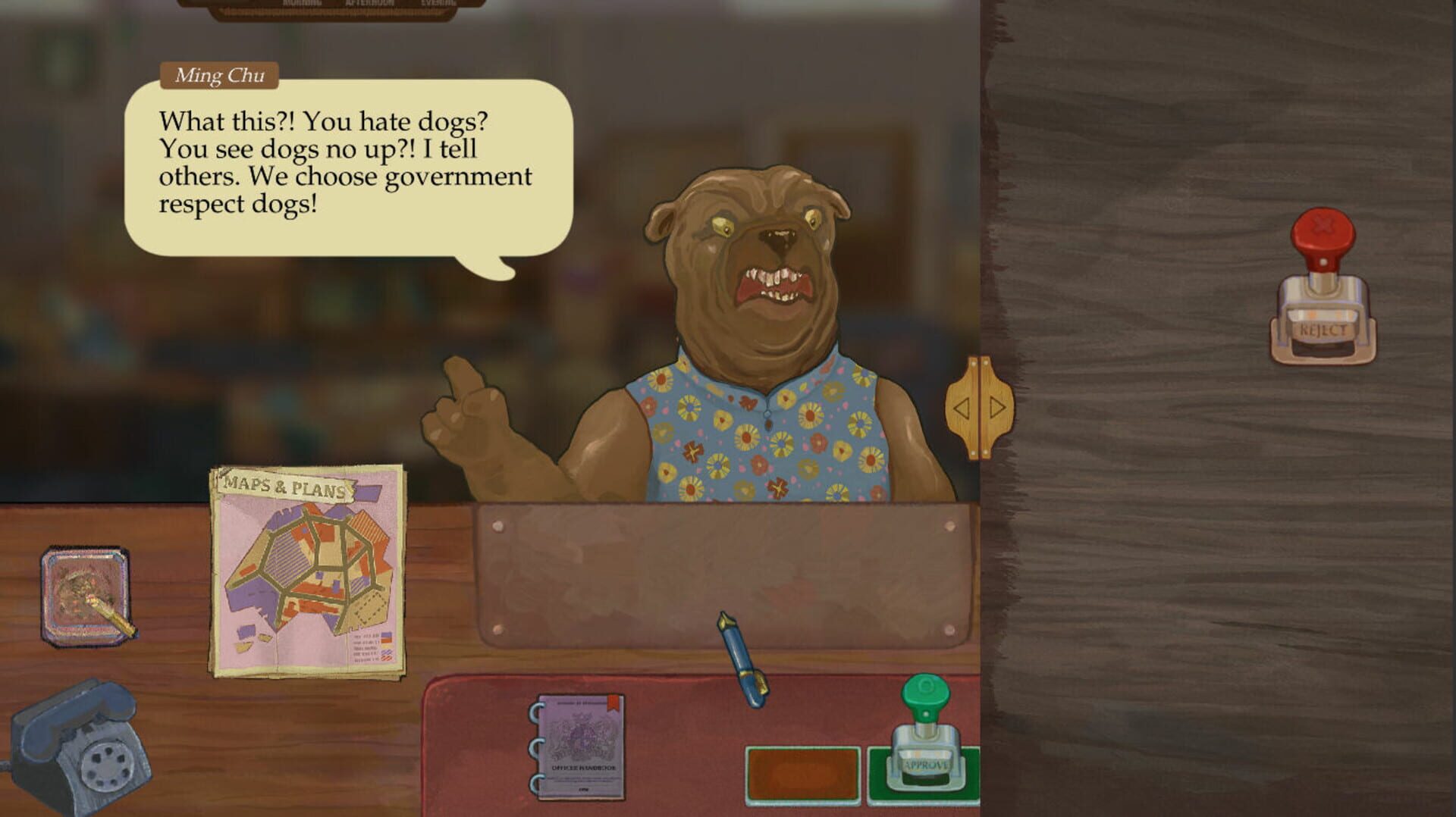Click the Ming Chu name label
This screenshot has width=1456, height=817.
point(220,75)
